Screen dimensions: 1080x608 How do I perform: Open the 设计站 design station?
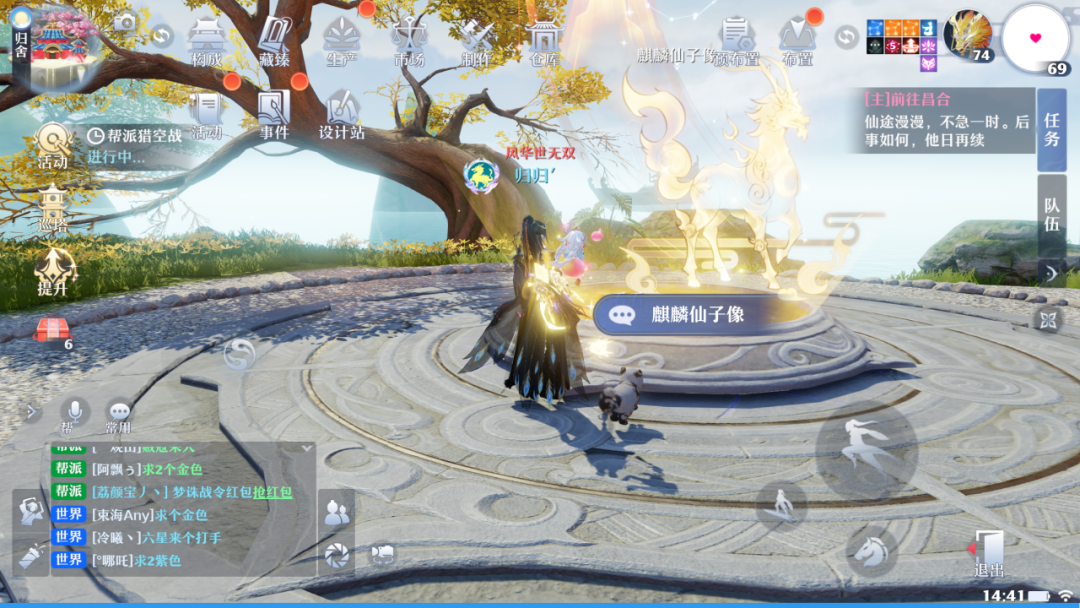coord(342,114)
